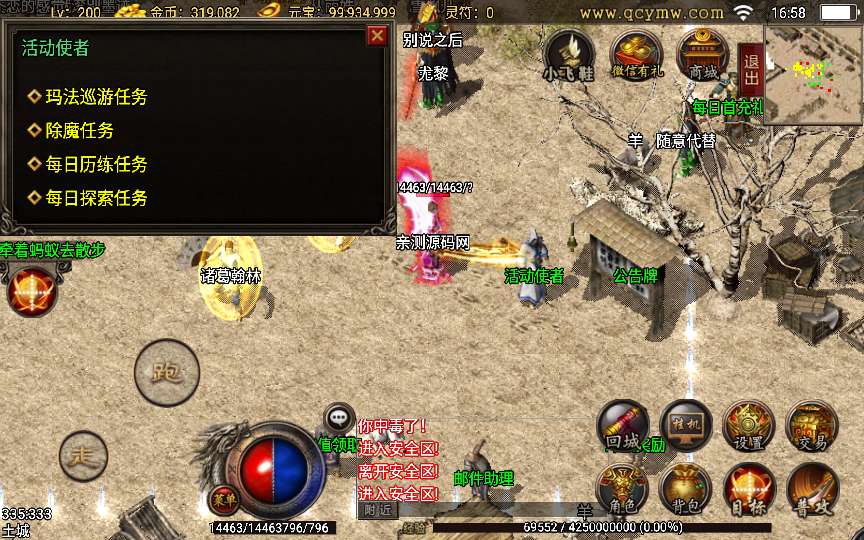
Task: Close the 活动使者 dialog window
Action: 377,36
